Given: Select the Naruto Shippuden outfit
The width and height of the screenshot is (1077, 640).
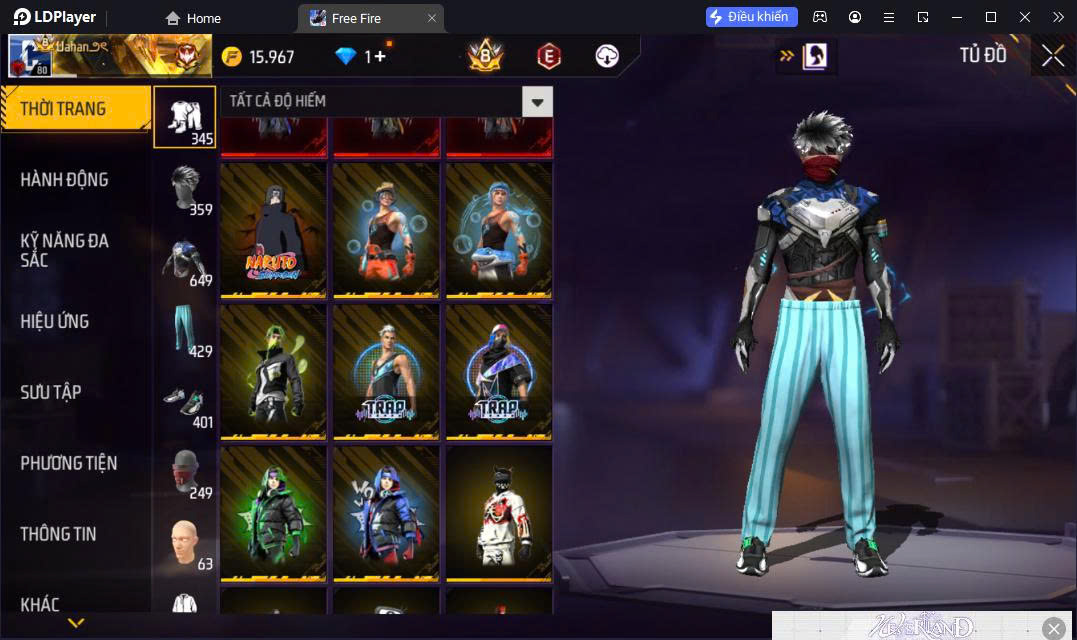Looking at the screenshot, I should coord(274,231).
